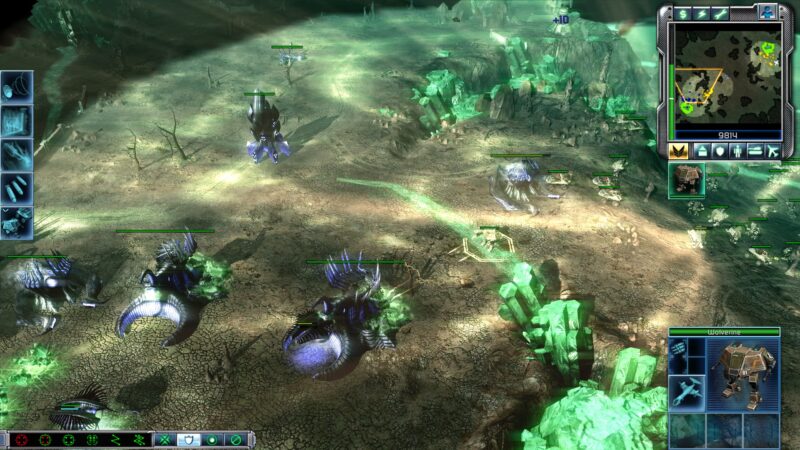Viewport: 800px width, 450px height.
Task: Activate the energy hand support power
Action: click(x=17, y=154)
